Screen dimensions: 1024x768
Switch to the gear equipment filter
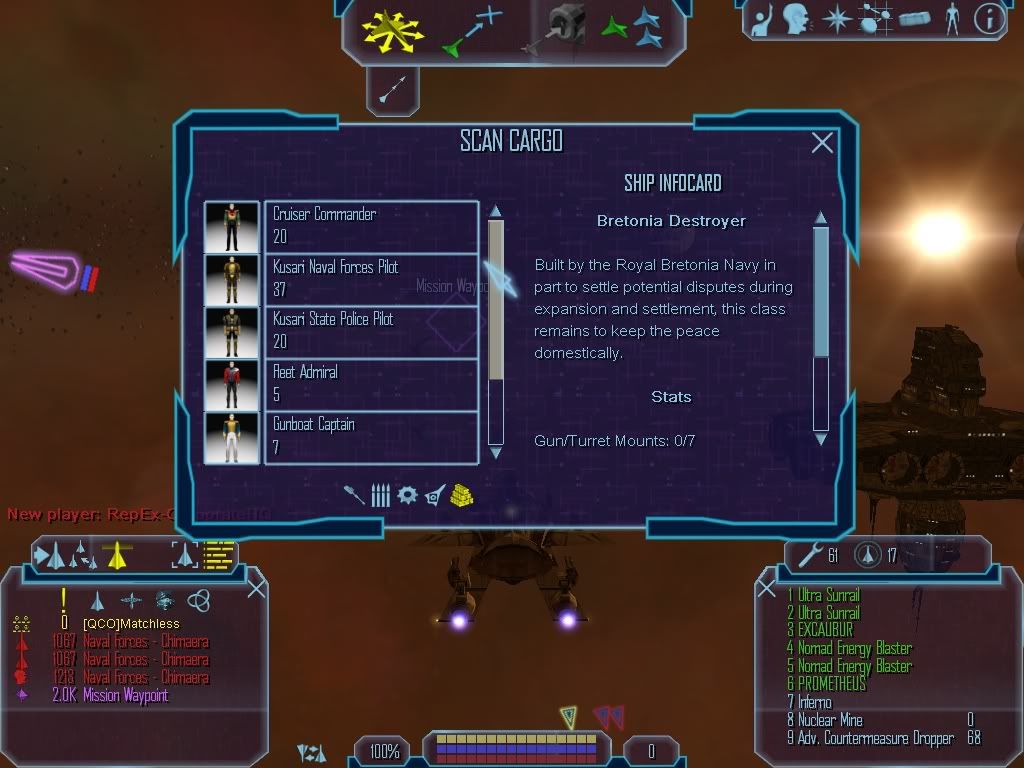407,495
